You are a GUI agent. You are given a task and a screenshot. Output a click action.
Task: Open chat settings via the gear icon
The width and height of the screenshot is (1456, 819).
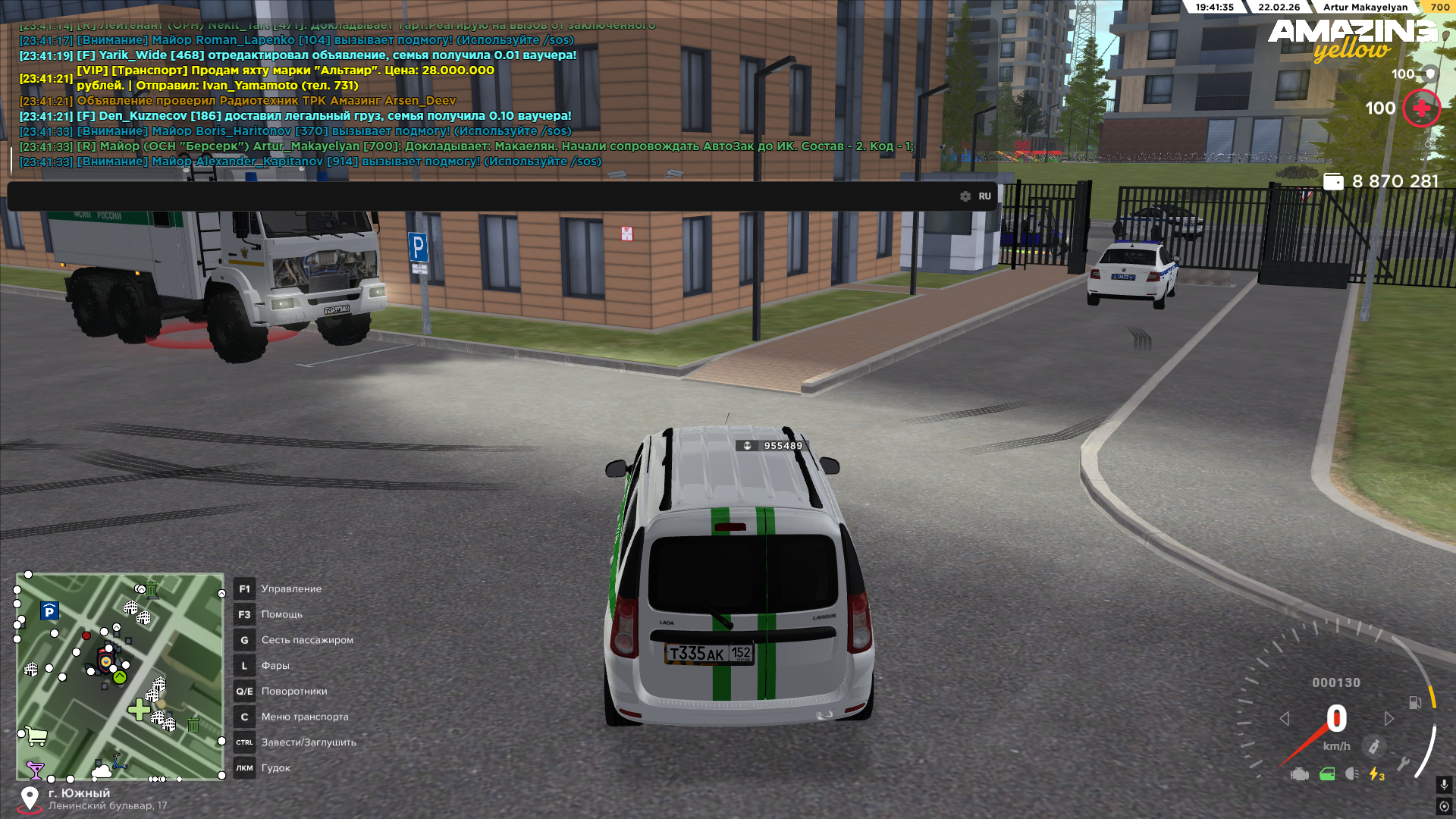(965, 196)
